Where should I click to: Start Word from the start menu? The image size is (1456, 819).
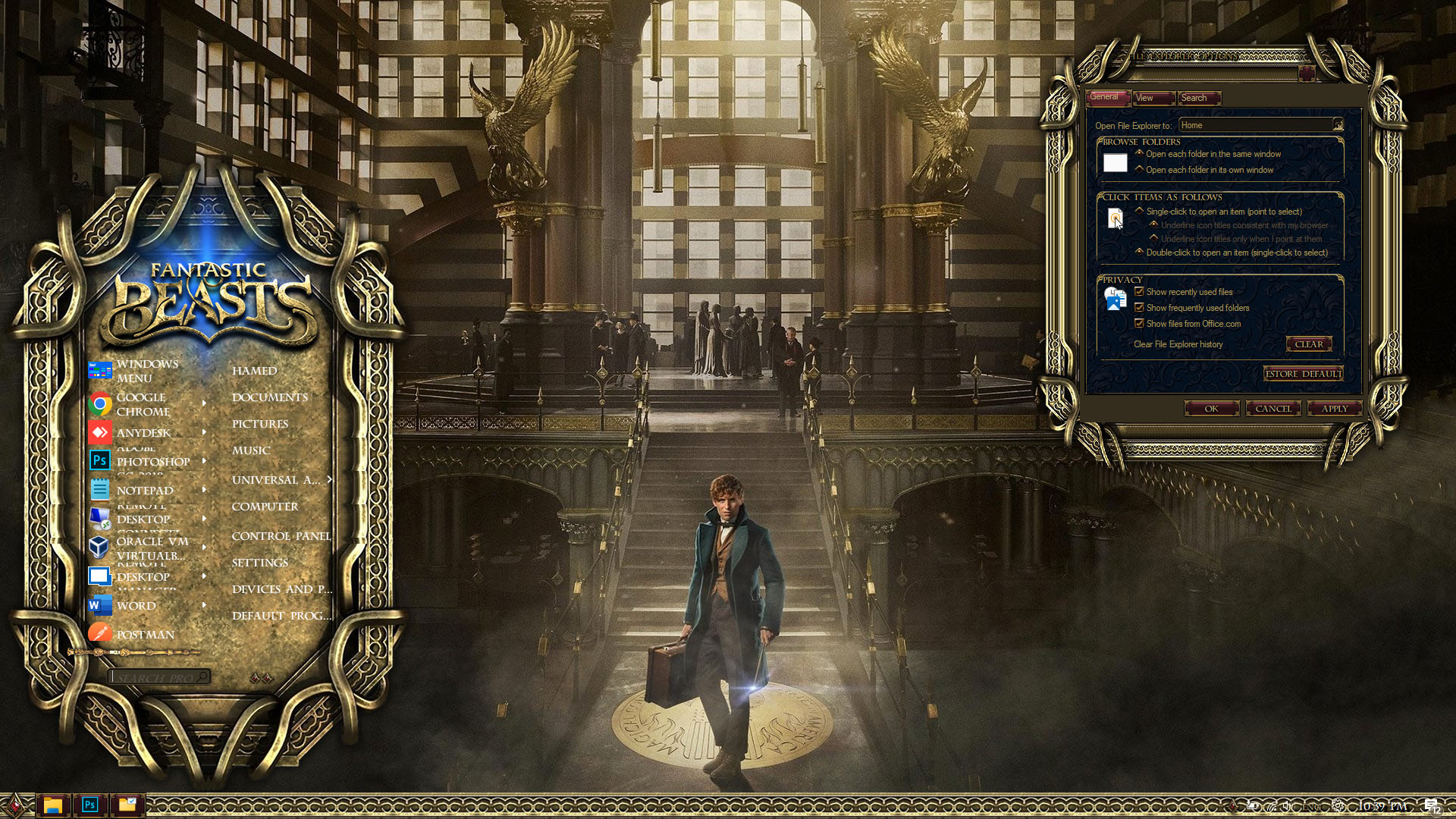click(x=136, y=606)
